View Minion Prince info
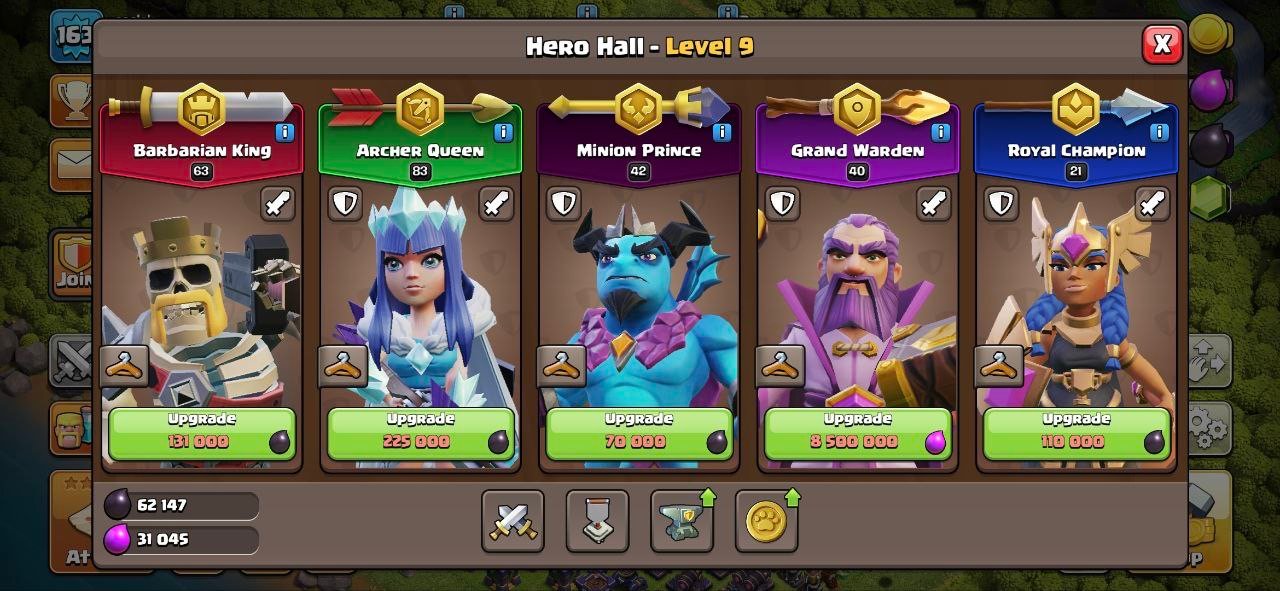1280x591 pixels. (722, 132)
